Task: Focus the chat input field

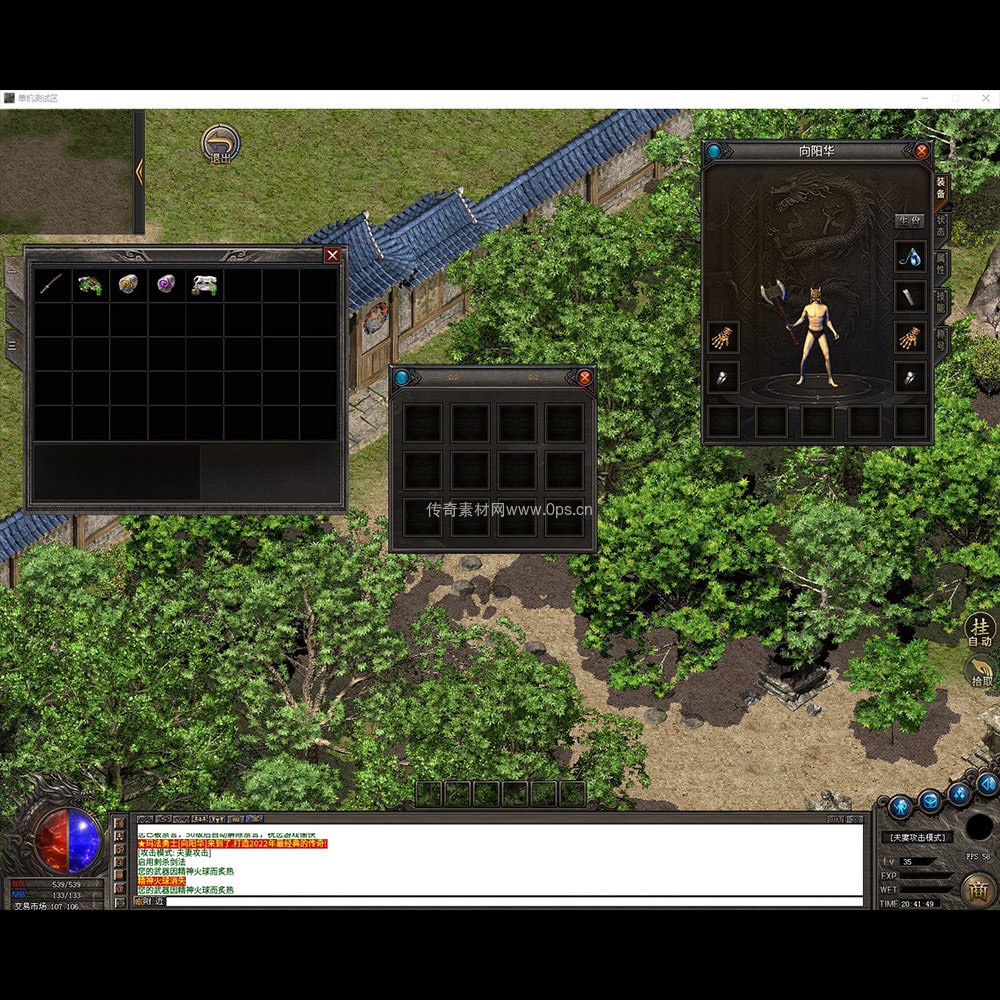Action: click(510, 901)
